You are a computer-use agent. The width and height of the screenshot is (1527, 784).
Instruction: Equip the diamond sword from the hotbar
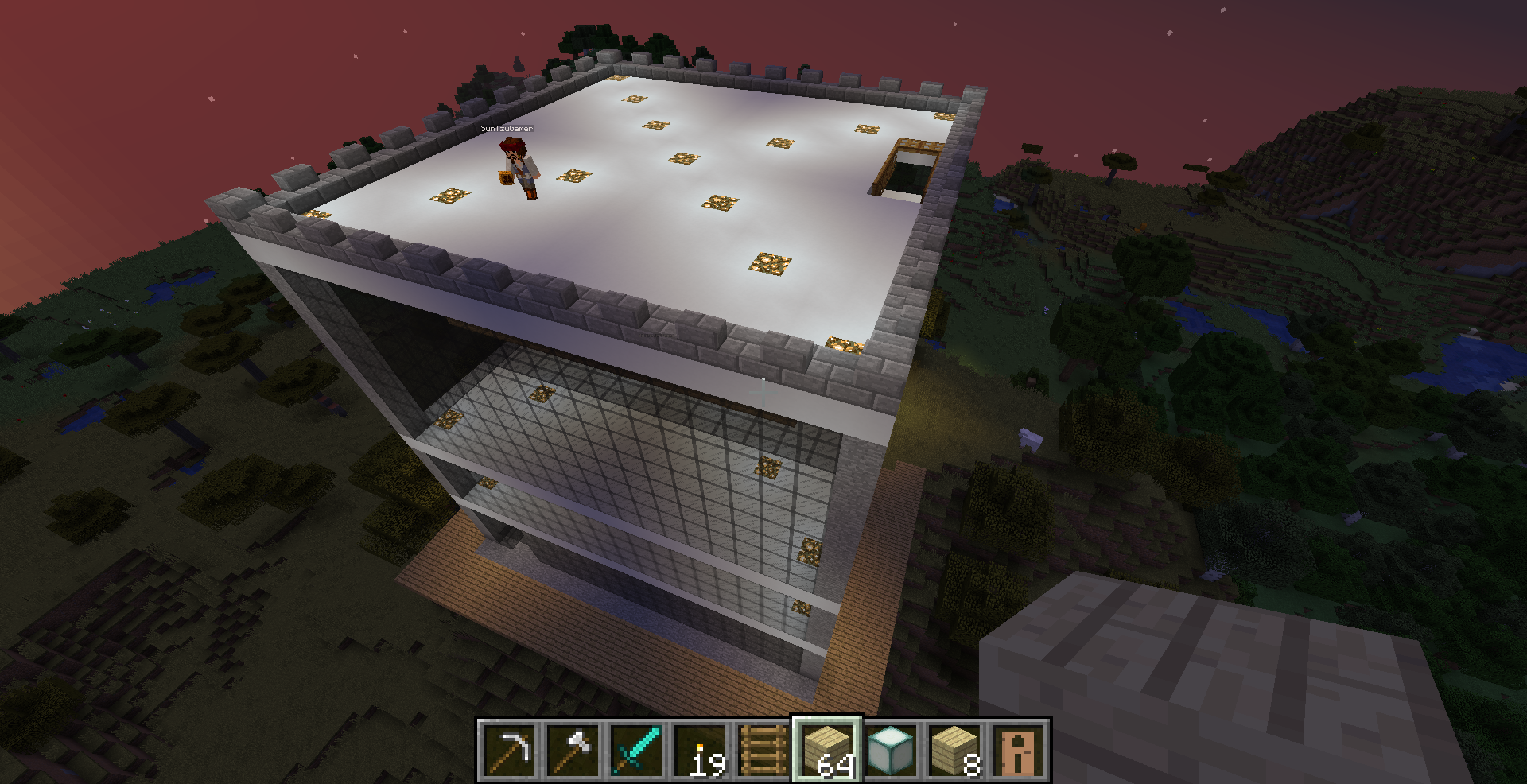(636, 750)
